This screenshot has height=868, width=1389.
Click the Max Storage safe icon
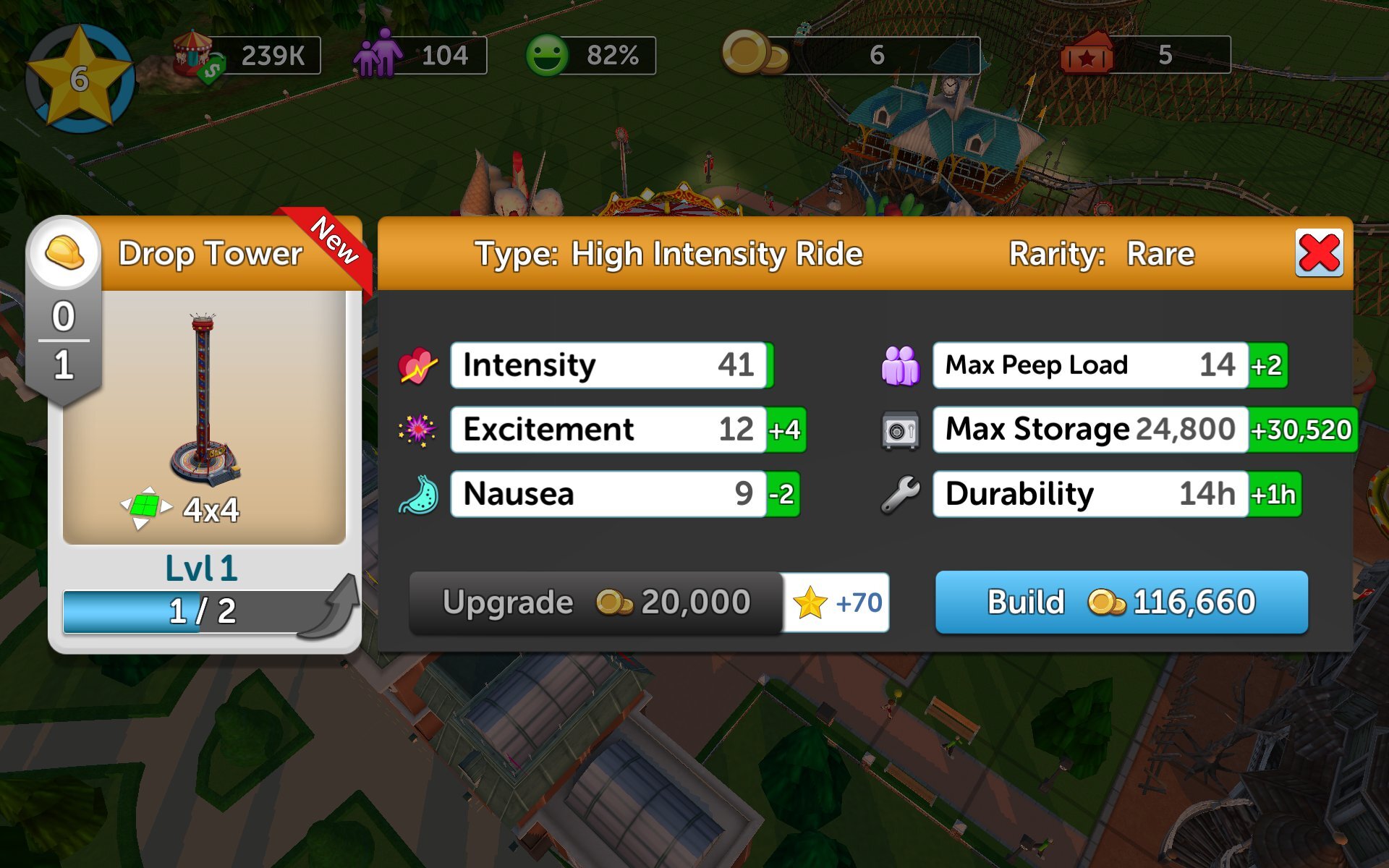click(900, 428)
